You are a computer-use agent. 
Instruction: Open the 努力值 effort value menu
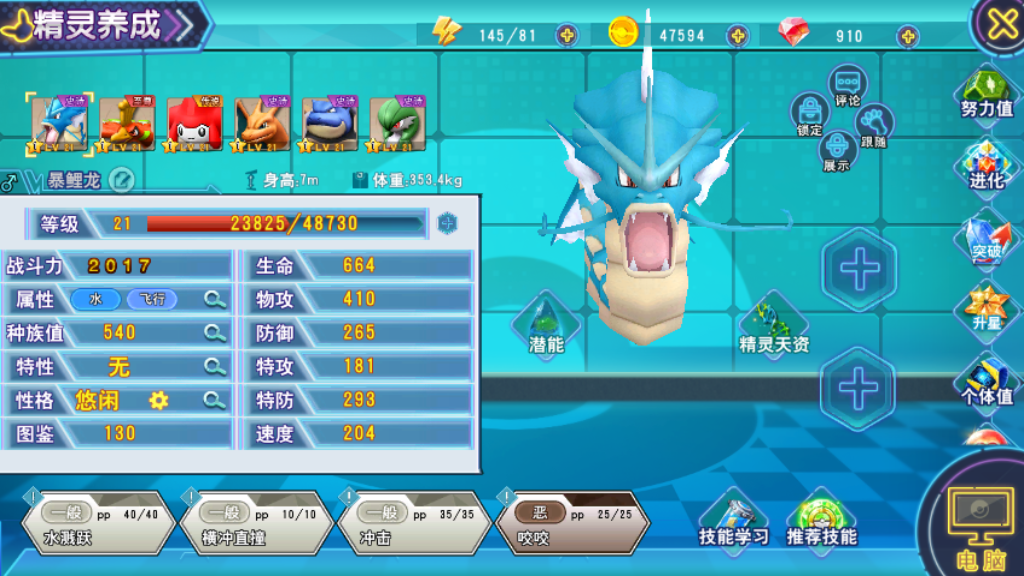point(986,94)
